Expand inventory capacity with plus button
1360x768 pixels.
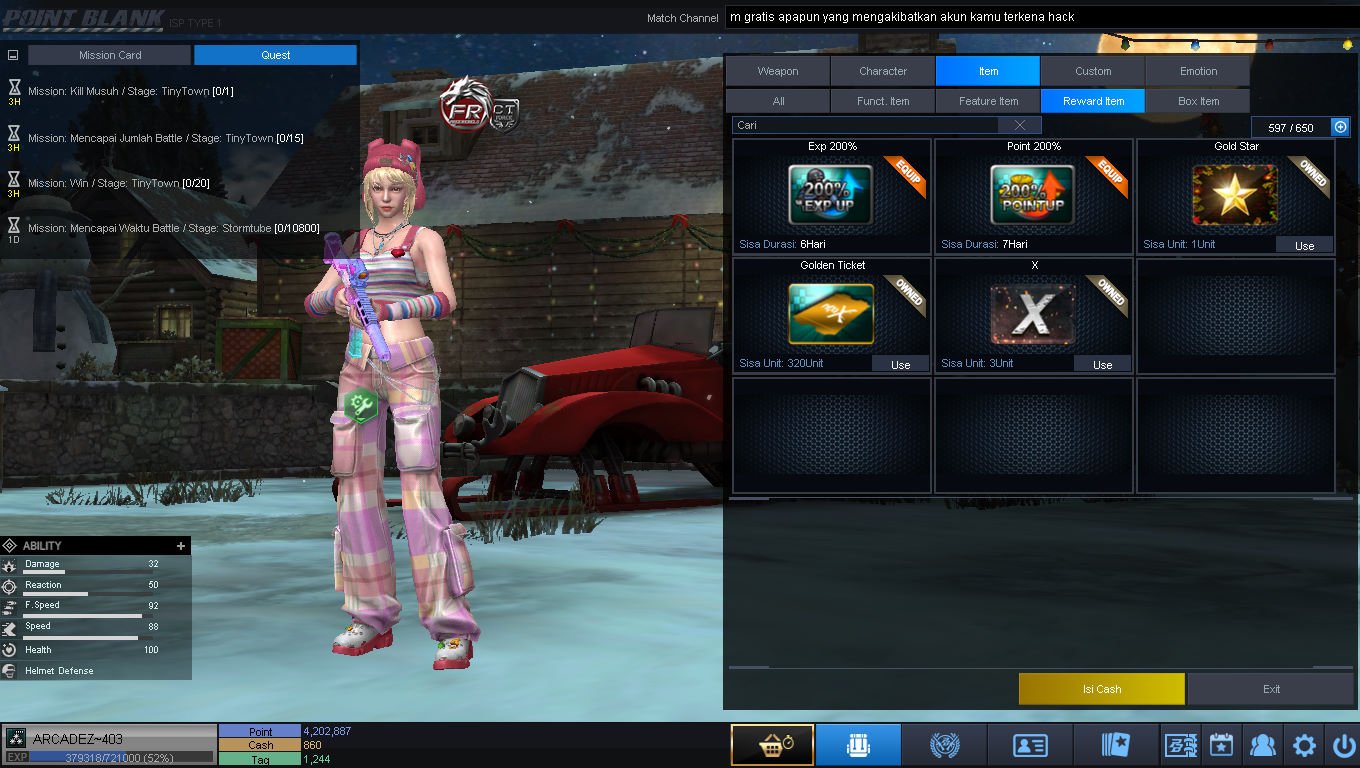[1341, 127]
